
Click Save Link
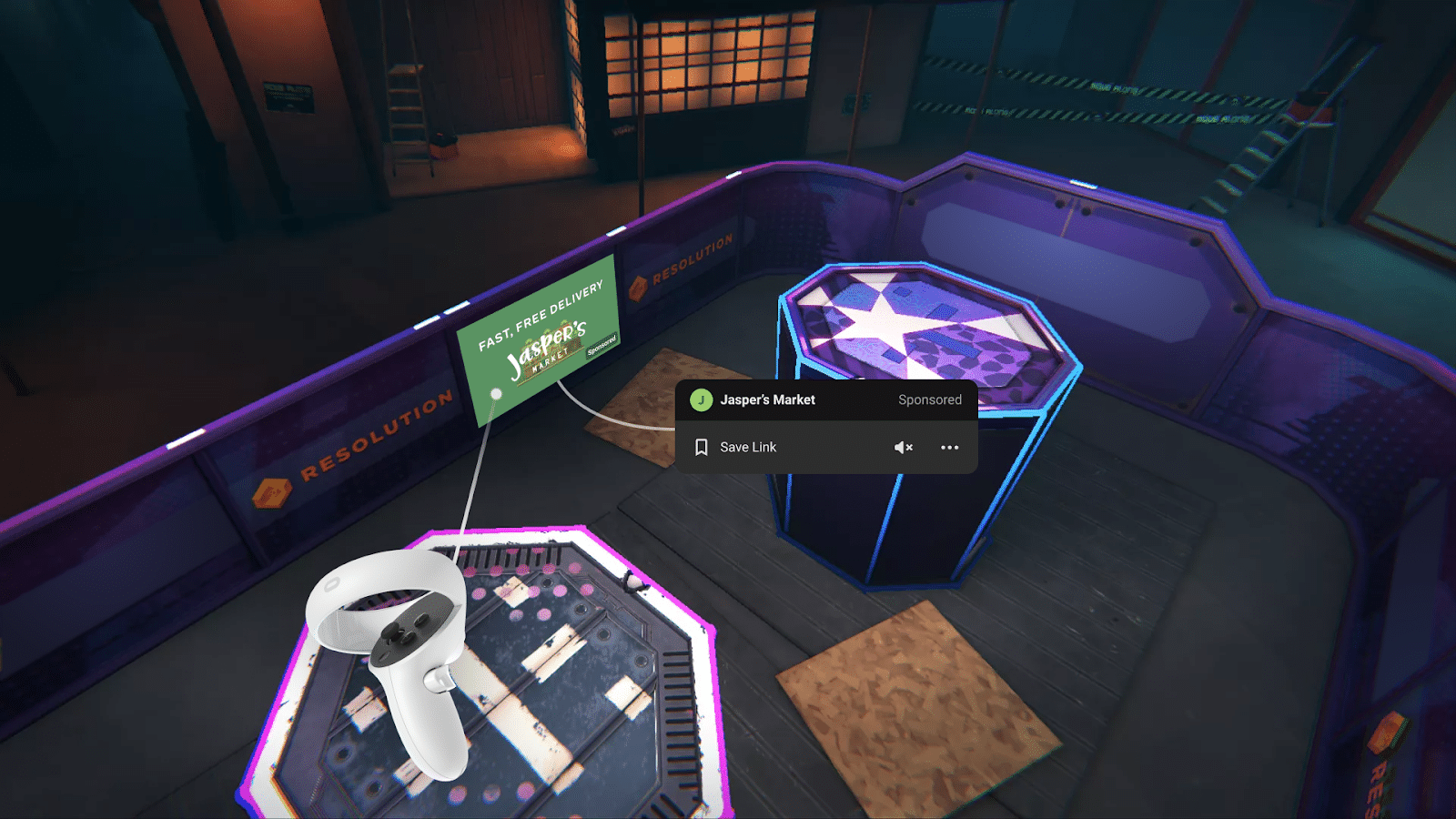747,447
